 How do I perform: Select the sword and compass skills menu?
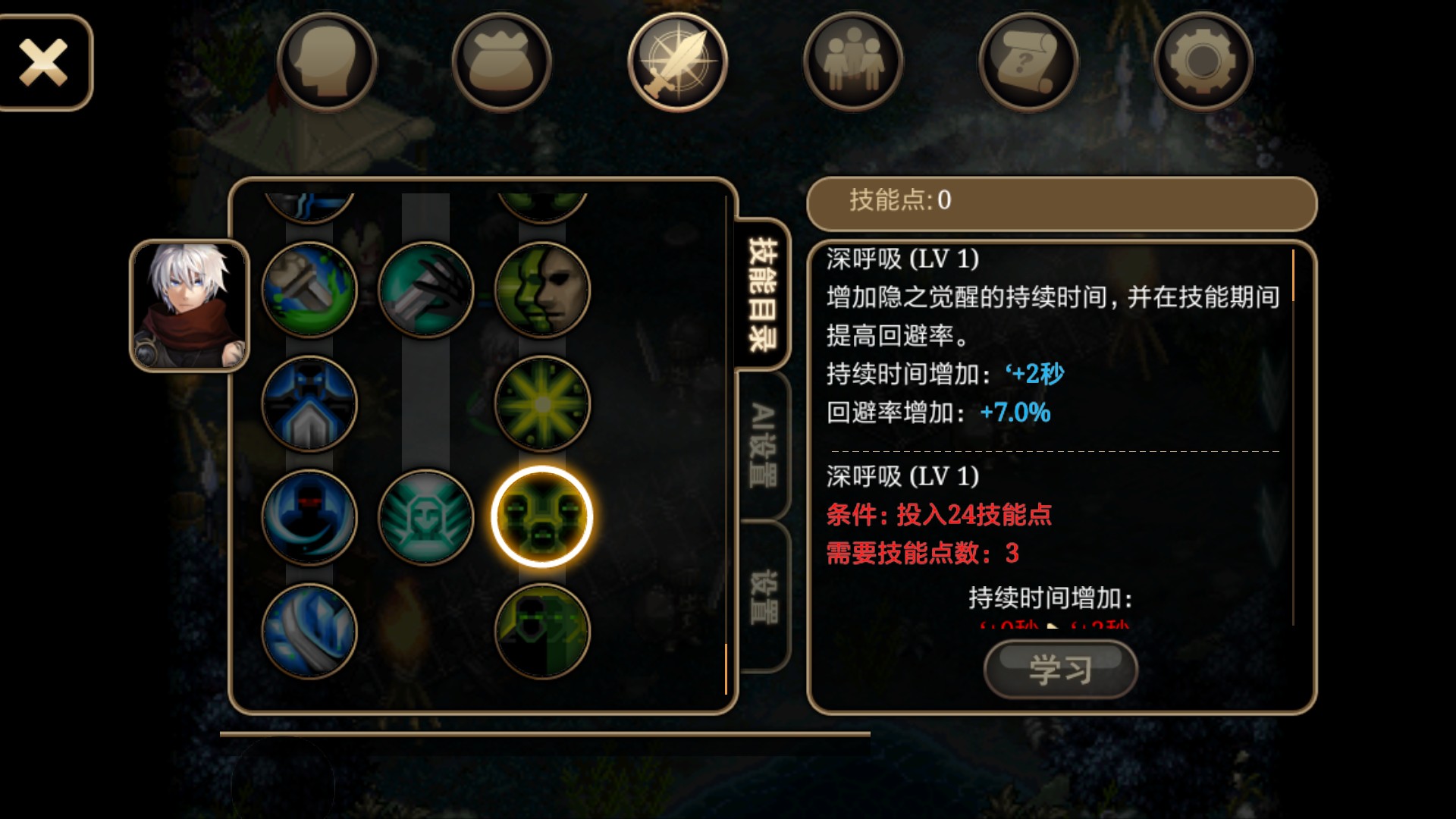click(677, 62)
